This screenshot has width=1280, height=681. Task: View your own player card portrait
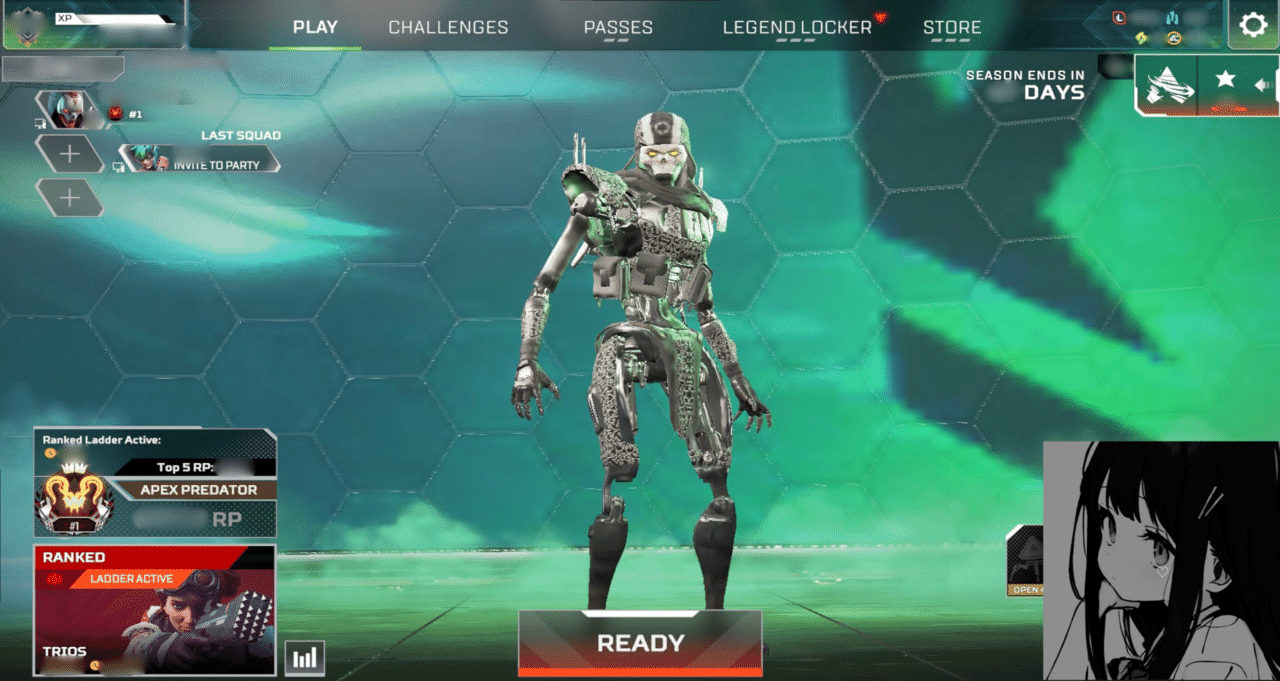tap(71, 110)
